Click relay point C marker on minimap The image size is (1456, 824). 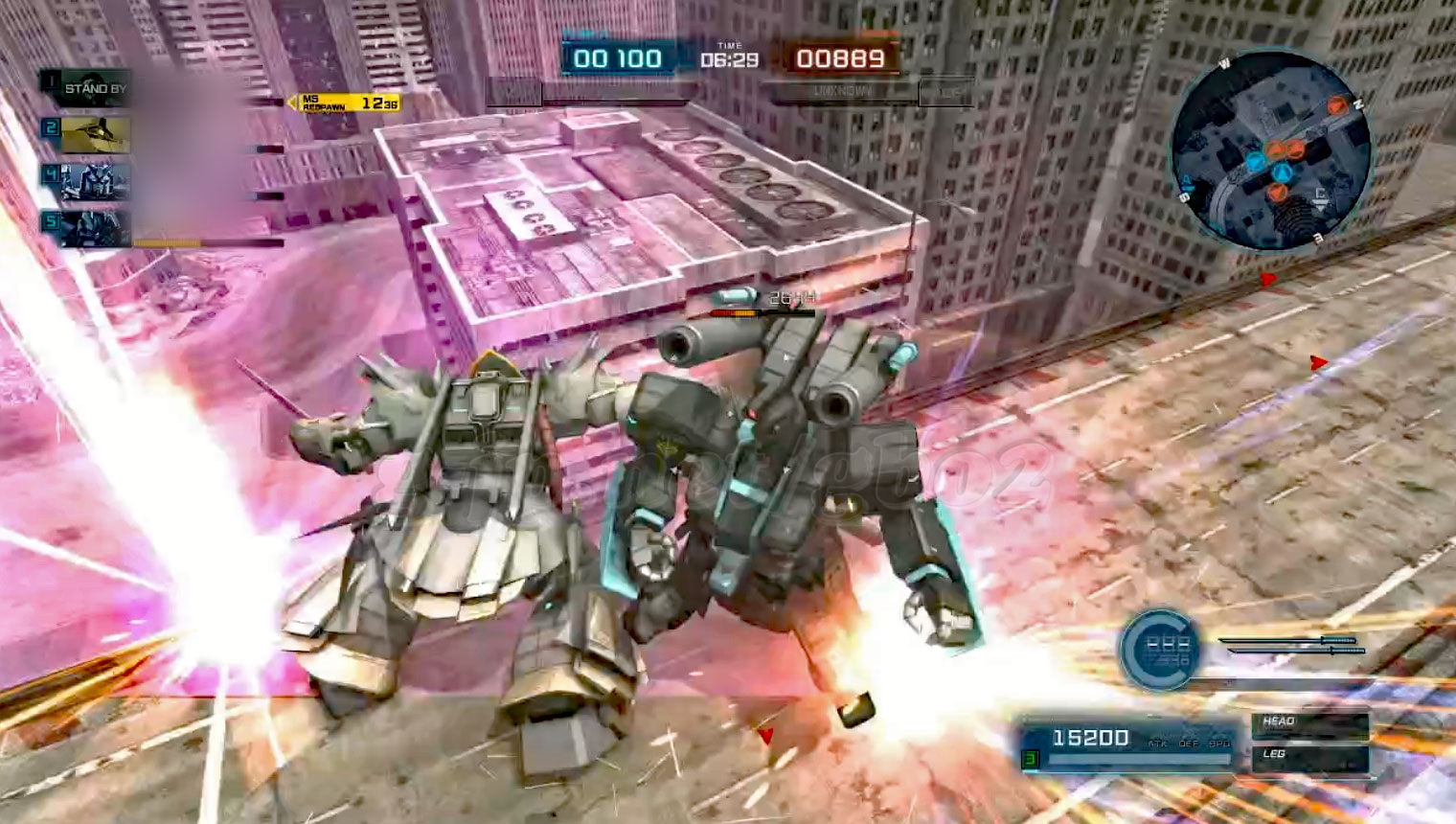click(x=1320, y=197)
